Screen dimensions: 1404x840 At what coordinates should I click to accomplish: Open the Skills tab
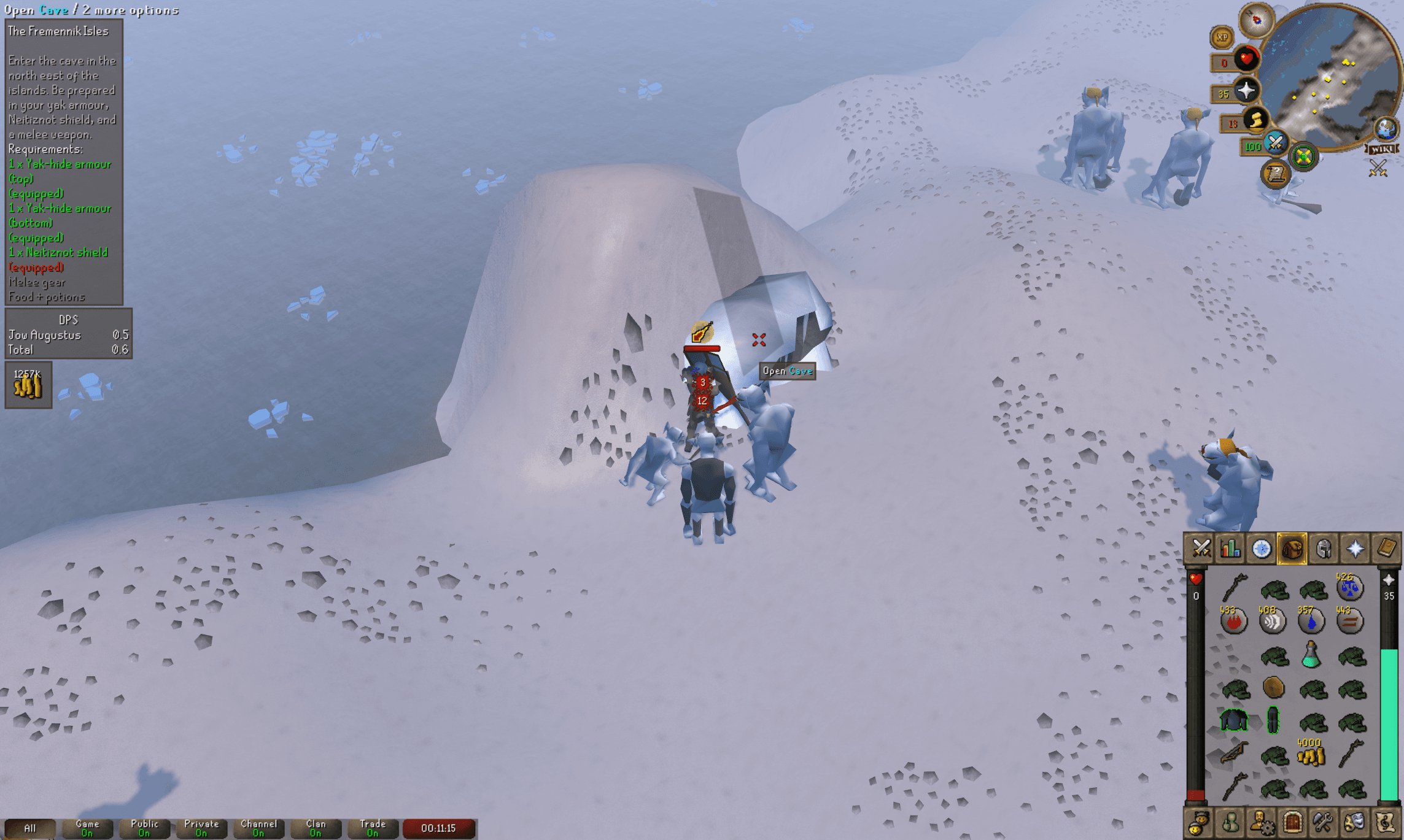[1230, 549]
